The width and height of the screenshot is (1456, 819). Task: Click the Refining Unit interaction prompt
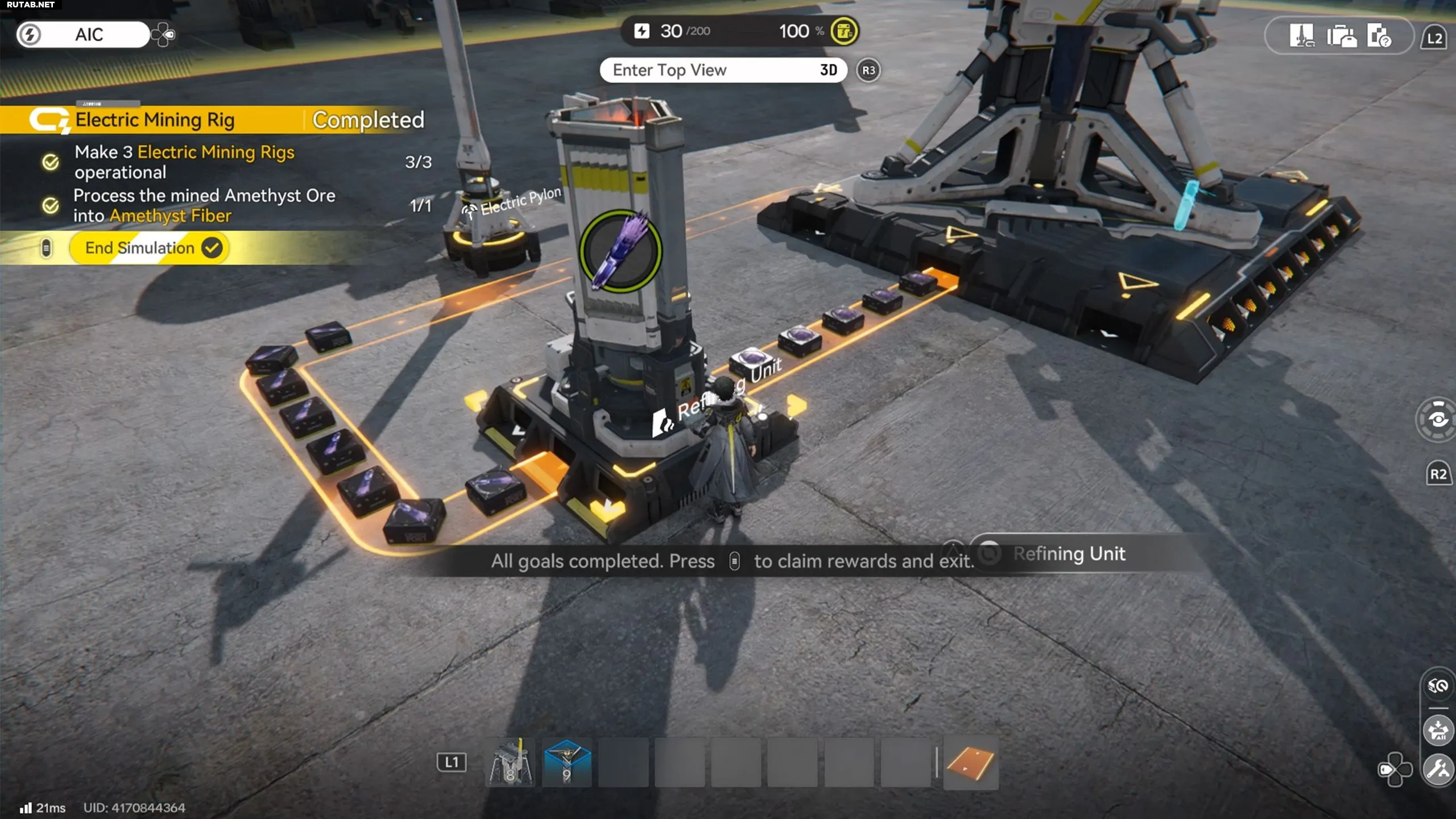[1068, 553]
